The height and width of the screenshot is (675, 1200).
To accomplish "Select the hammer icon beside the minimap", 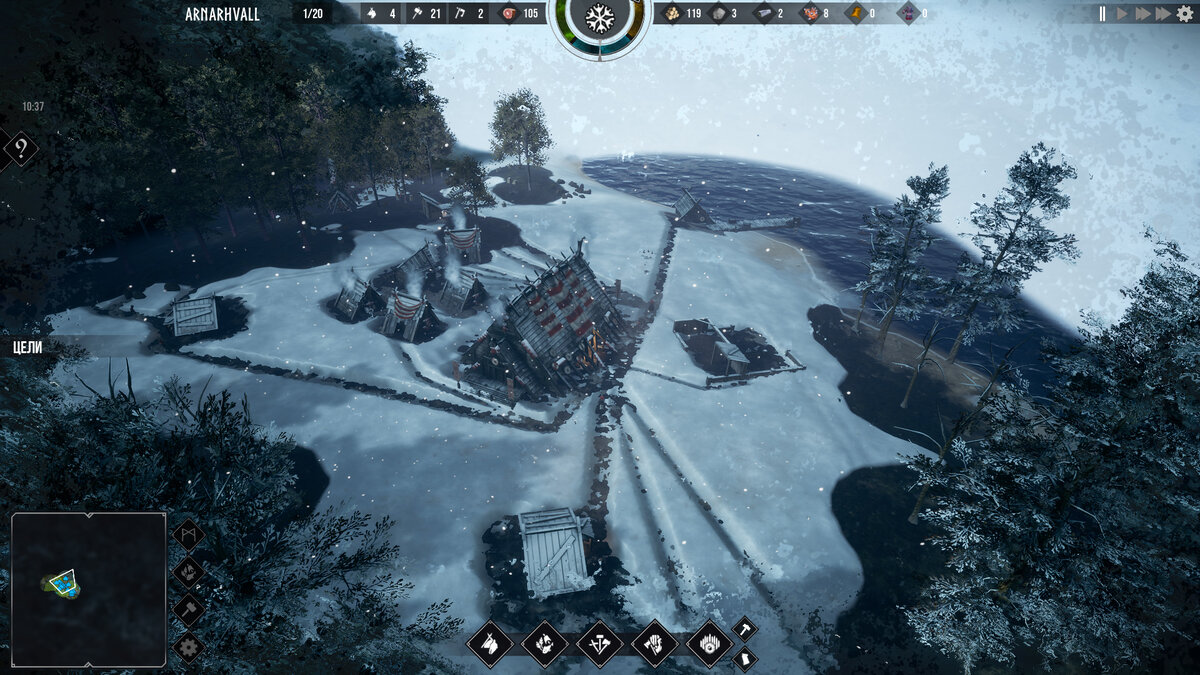I will (x=188, y=609).
